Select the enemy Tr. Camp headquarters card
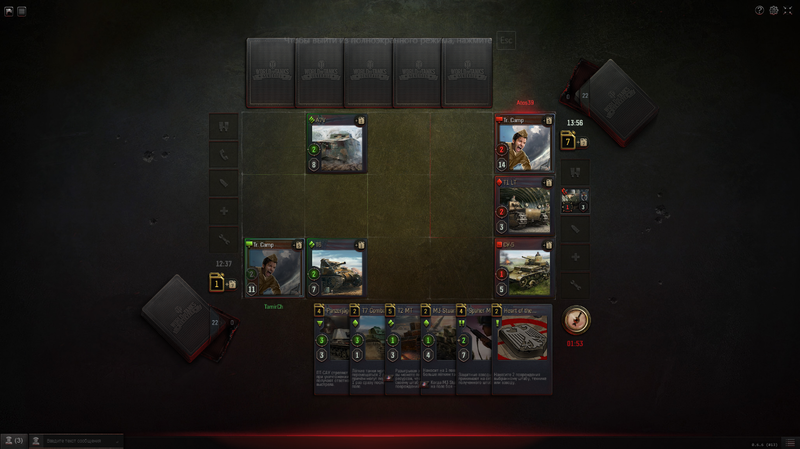Viewport: 800px width, 449px height. click(x=523, y=144)
